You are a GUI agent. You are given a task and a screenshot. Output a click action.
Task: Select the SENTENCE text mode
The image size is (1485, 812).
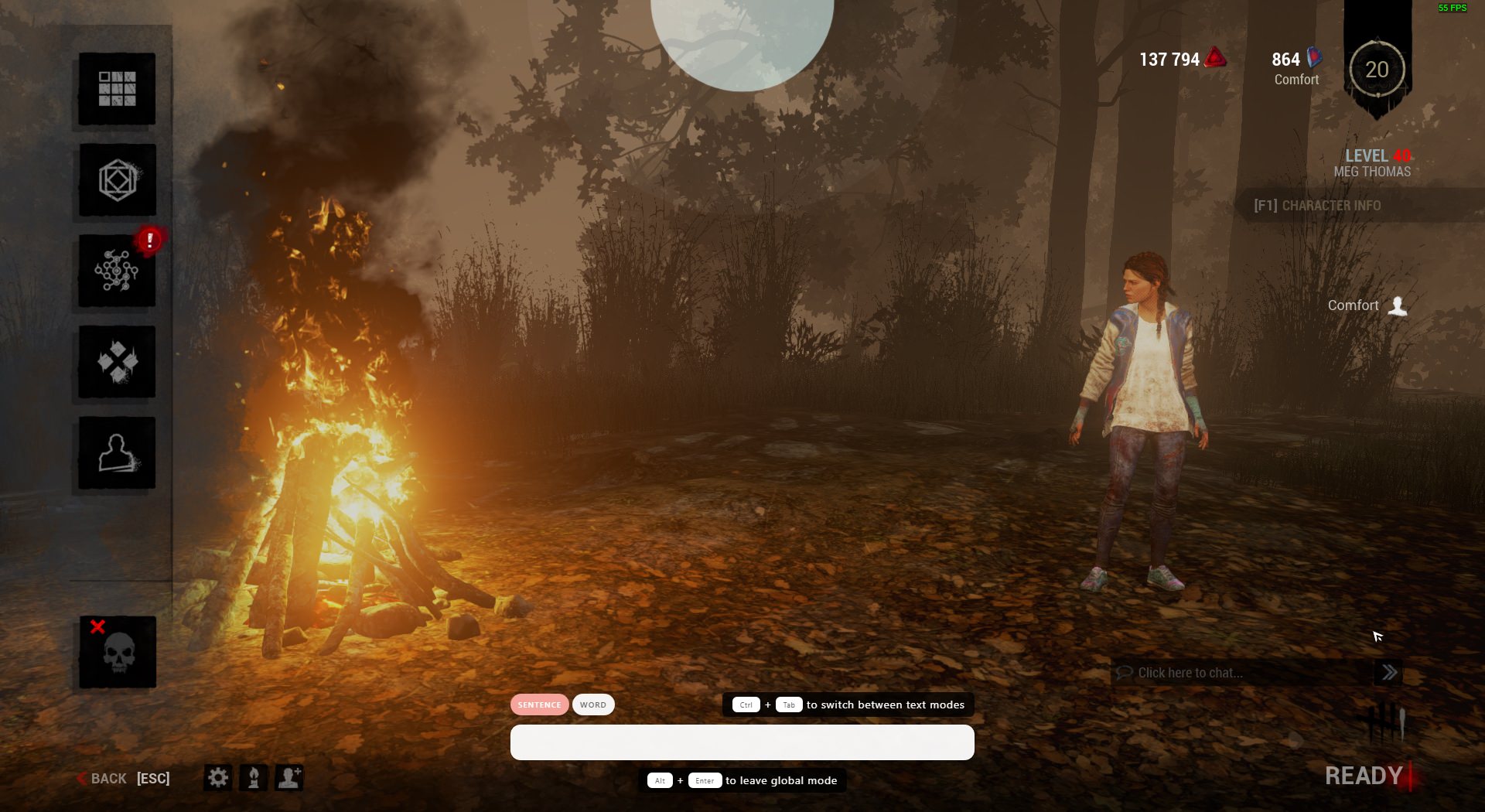click(539, 705)
